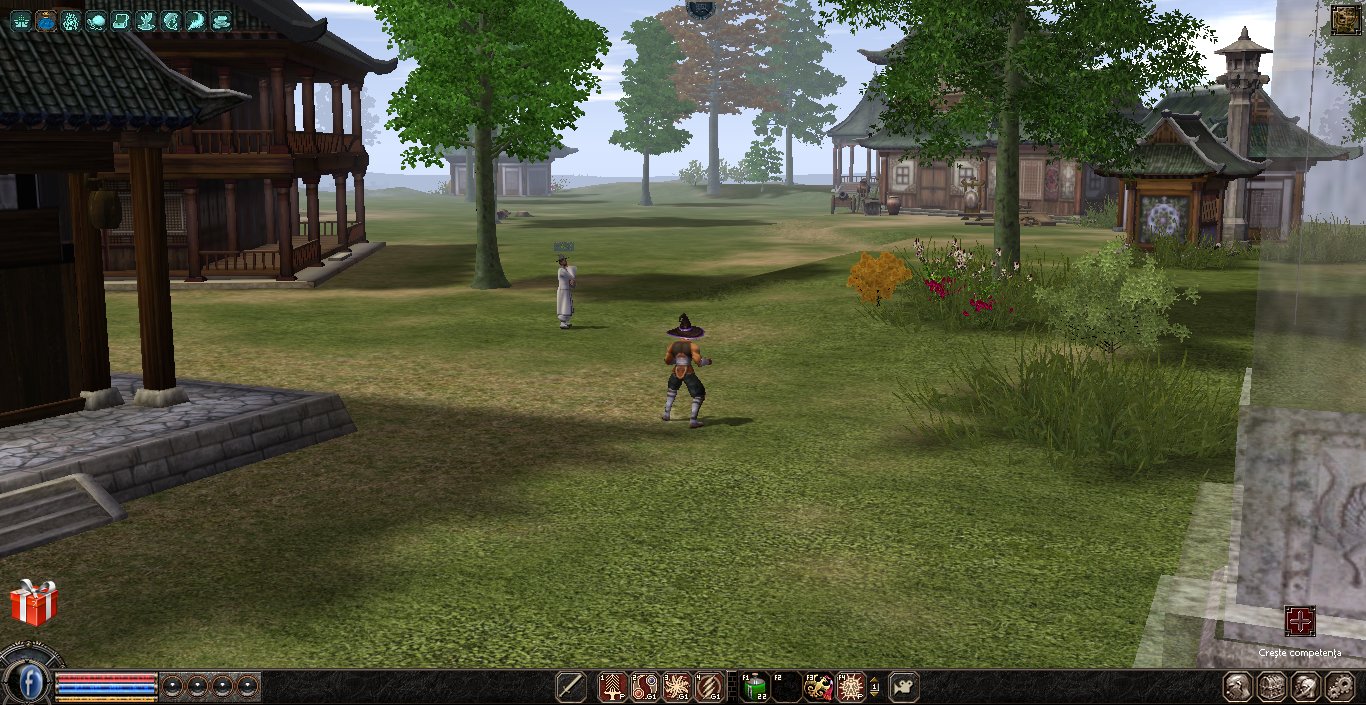Open the character window with the face icon

click(x=1240, y=687)
